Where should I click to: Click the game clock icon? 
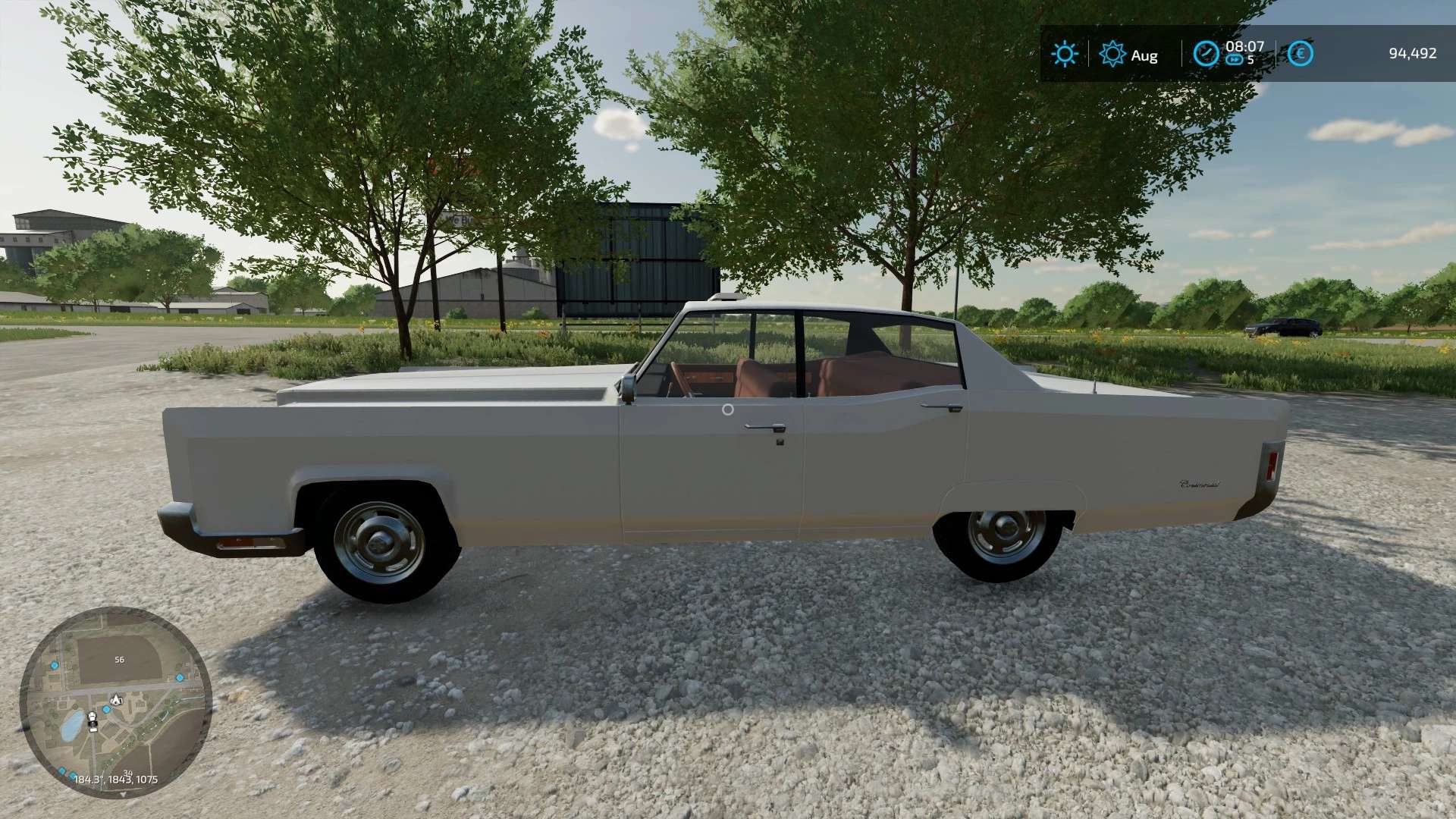point(1206,54)
